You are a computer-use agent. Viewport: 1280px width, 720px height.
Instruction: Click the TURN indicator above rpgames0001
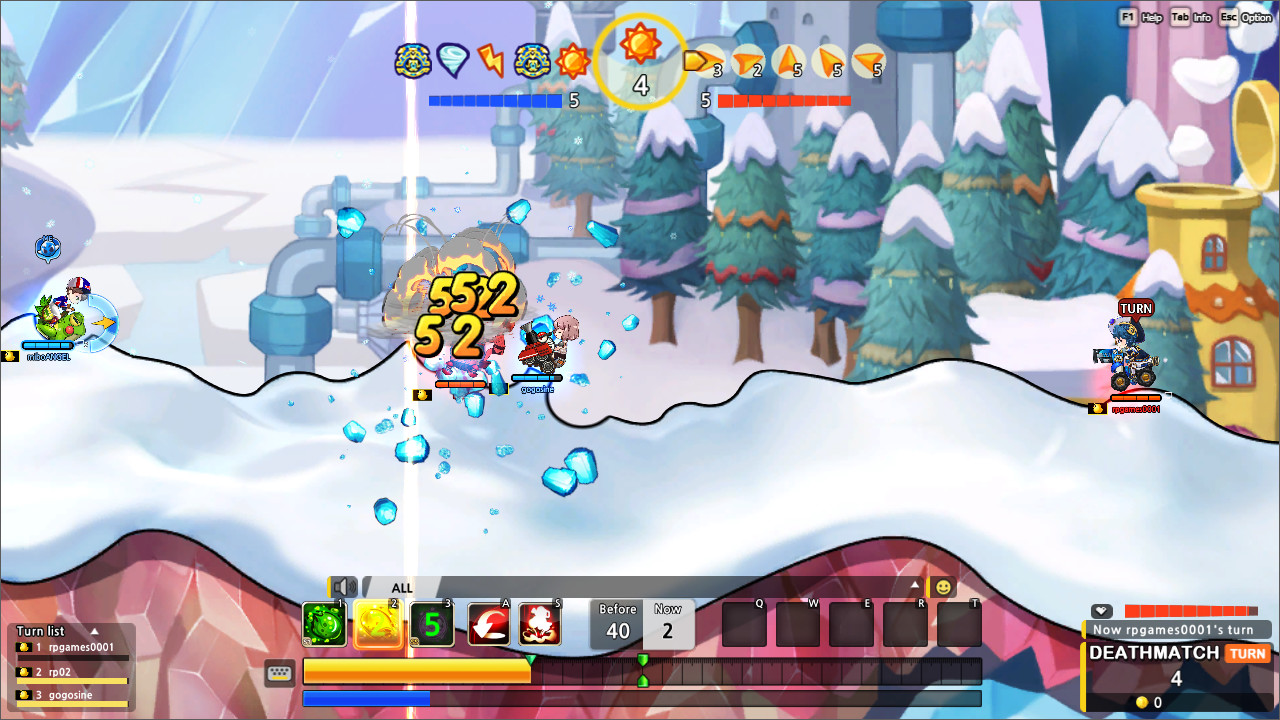tap(1135, 308)
